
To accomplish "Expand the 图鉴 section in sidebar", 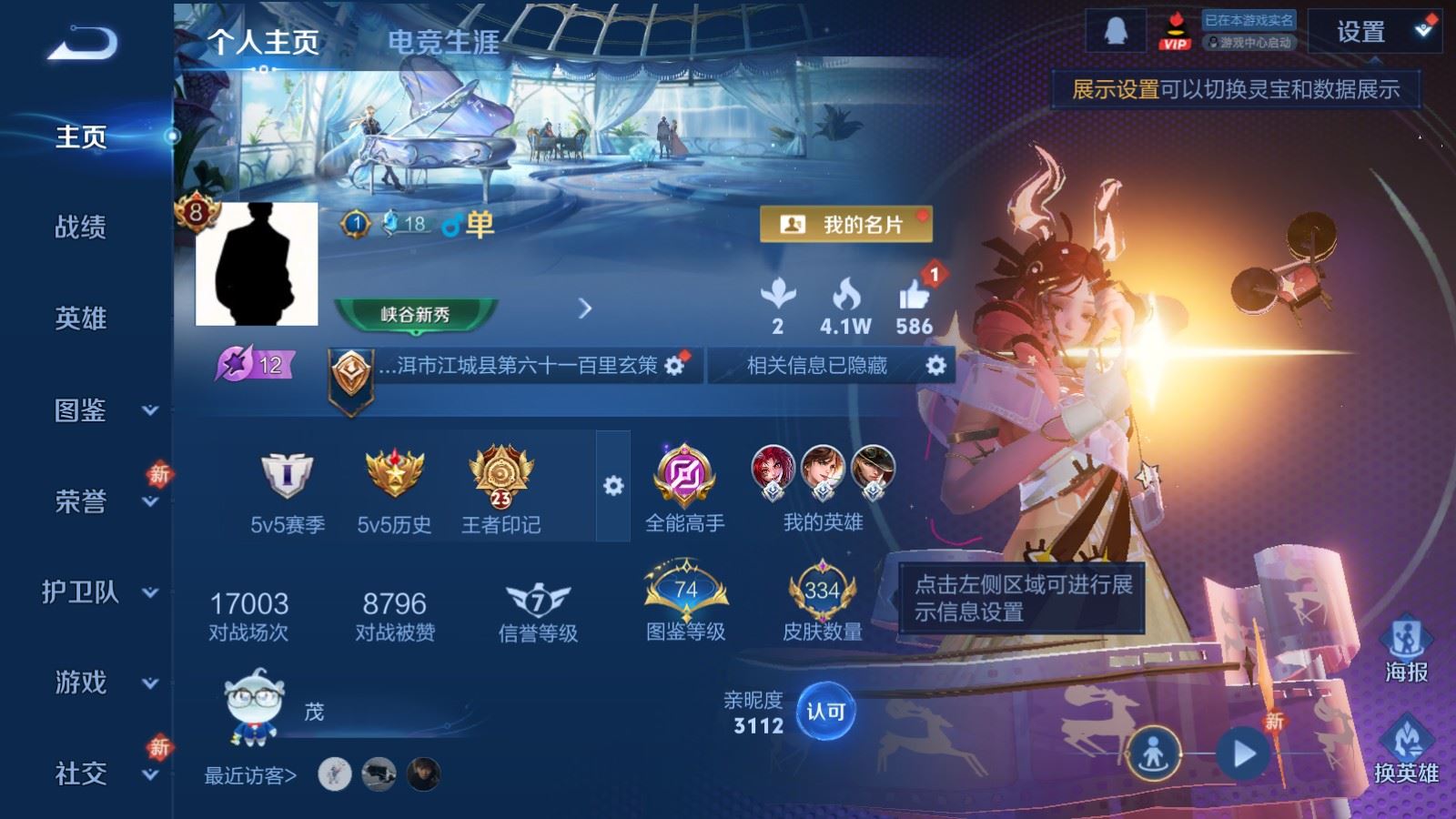I will (80, 411).
